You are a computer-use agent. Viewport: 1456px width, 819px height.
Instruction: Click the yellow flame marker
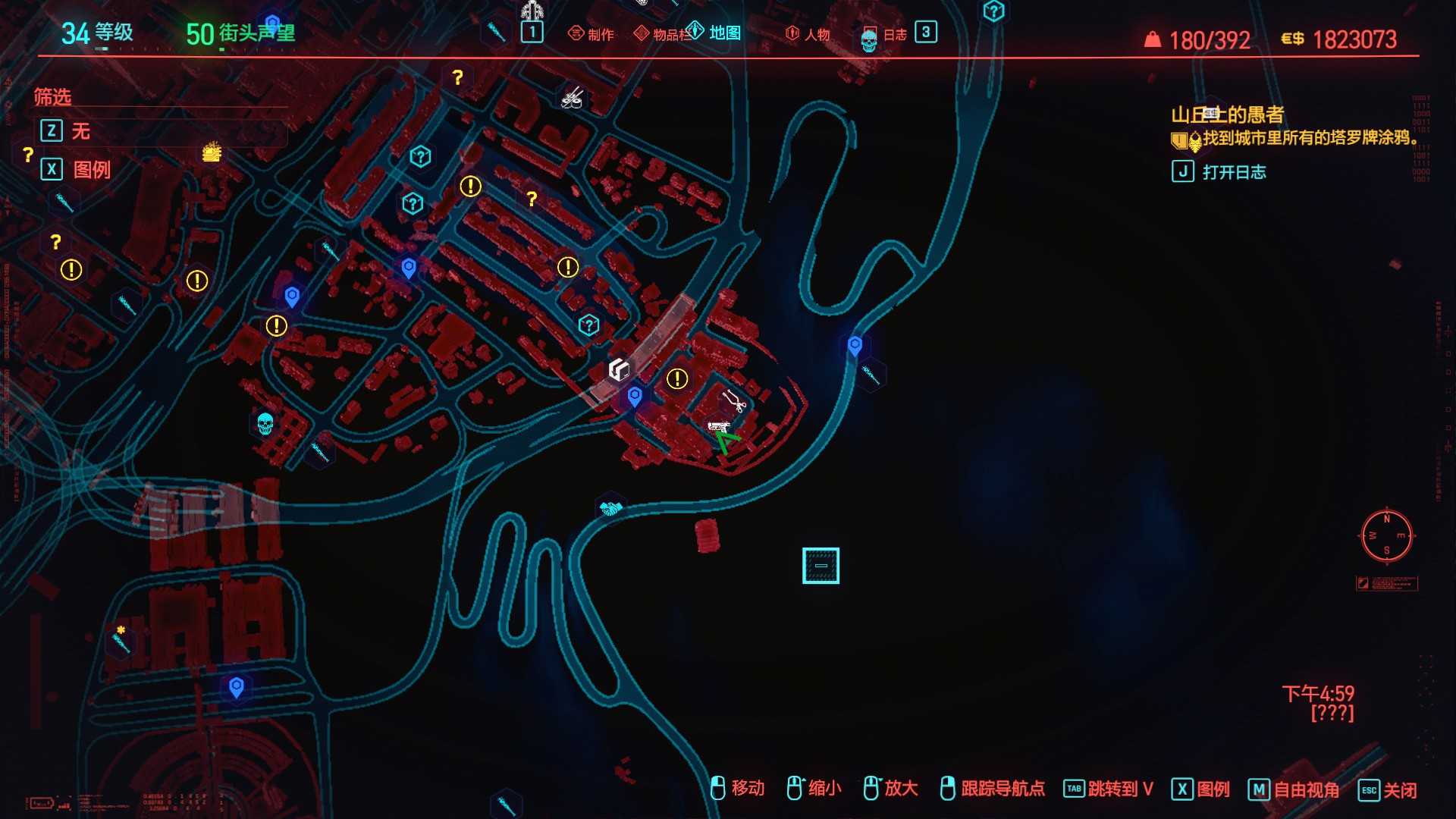coord(212,152)
